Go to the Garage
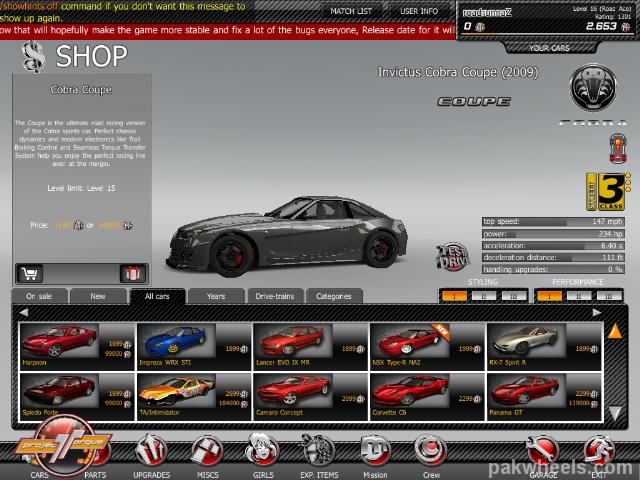Viewport: 640px width, 480px height. 543,455
